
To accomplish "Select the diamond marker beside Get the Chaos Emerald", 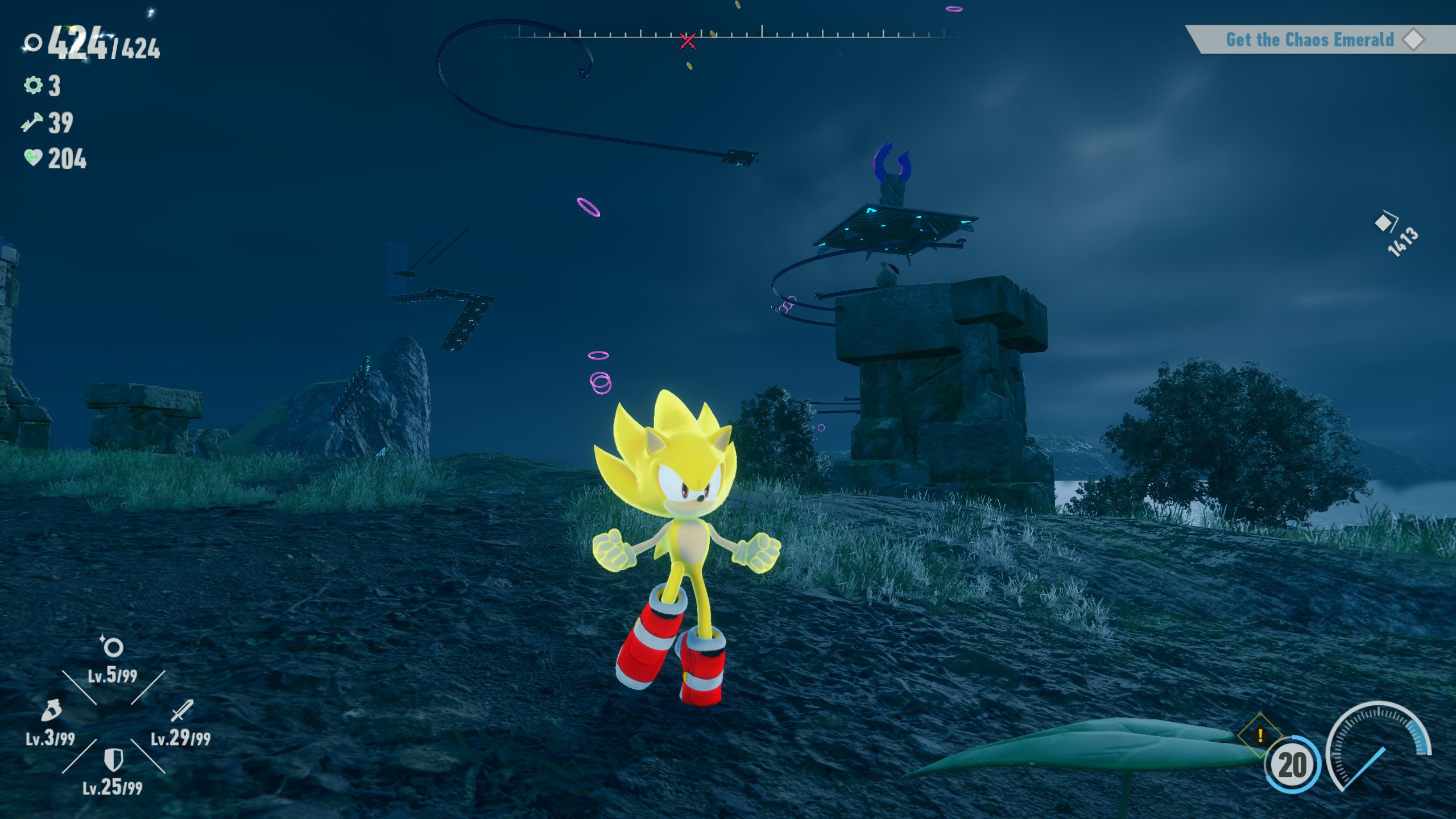I will tap(1414, 40).
